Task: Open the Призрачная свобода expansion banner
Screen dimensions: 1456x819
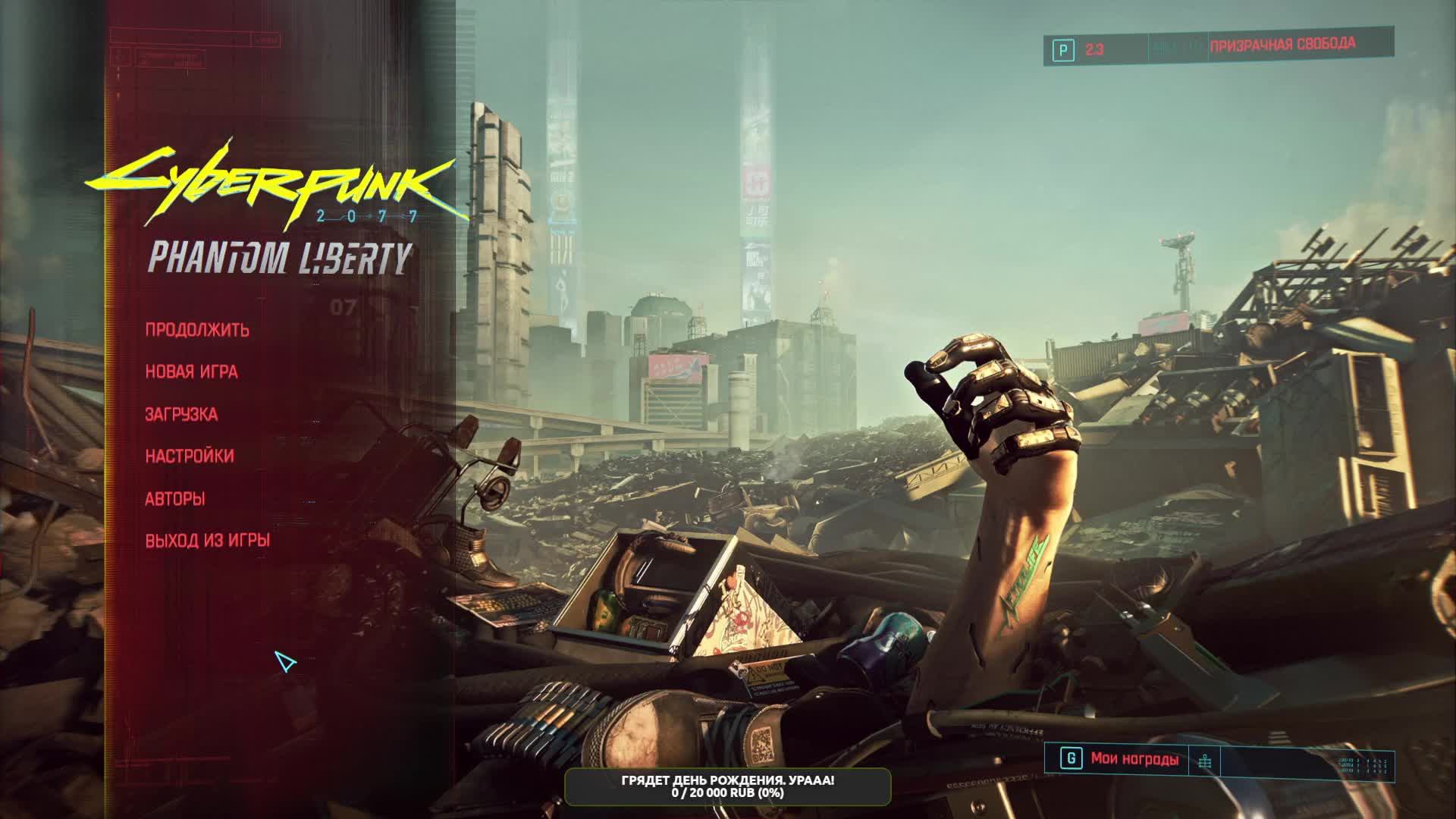Action: coord(1282,45)
